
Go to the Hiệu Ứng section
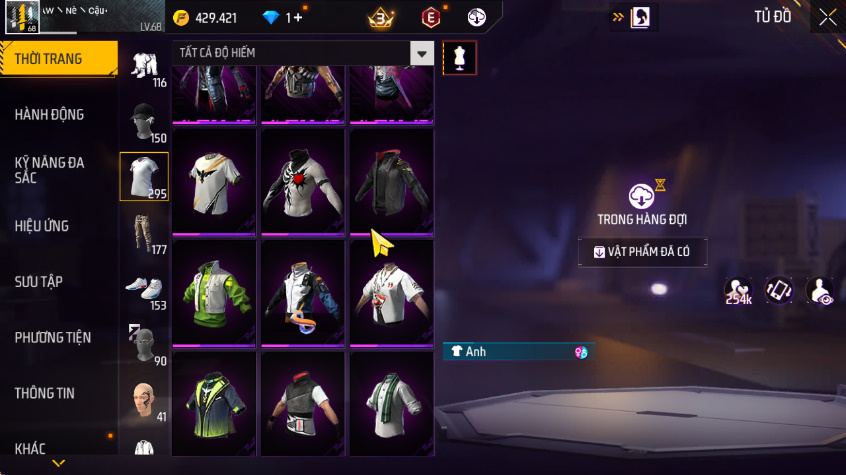[x=42, y=226]
